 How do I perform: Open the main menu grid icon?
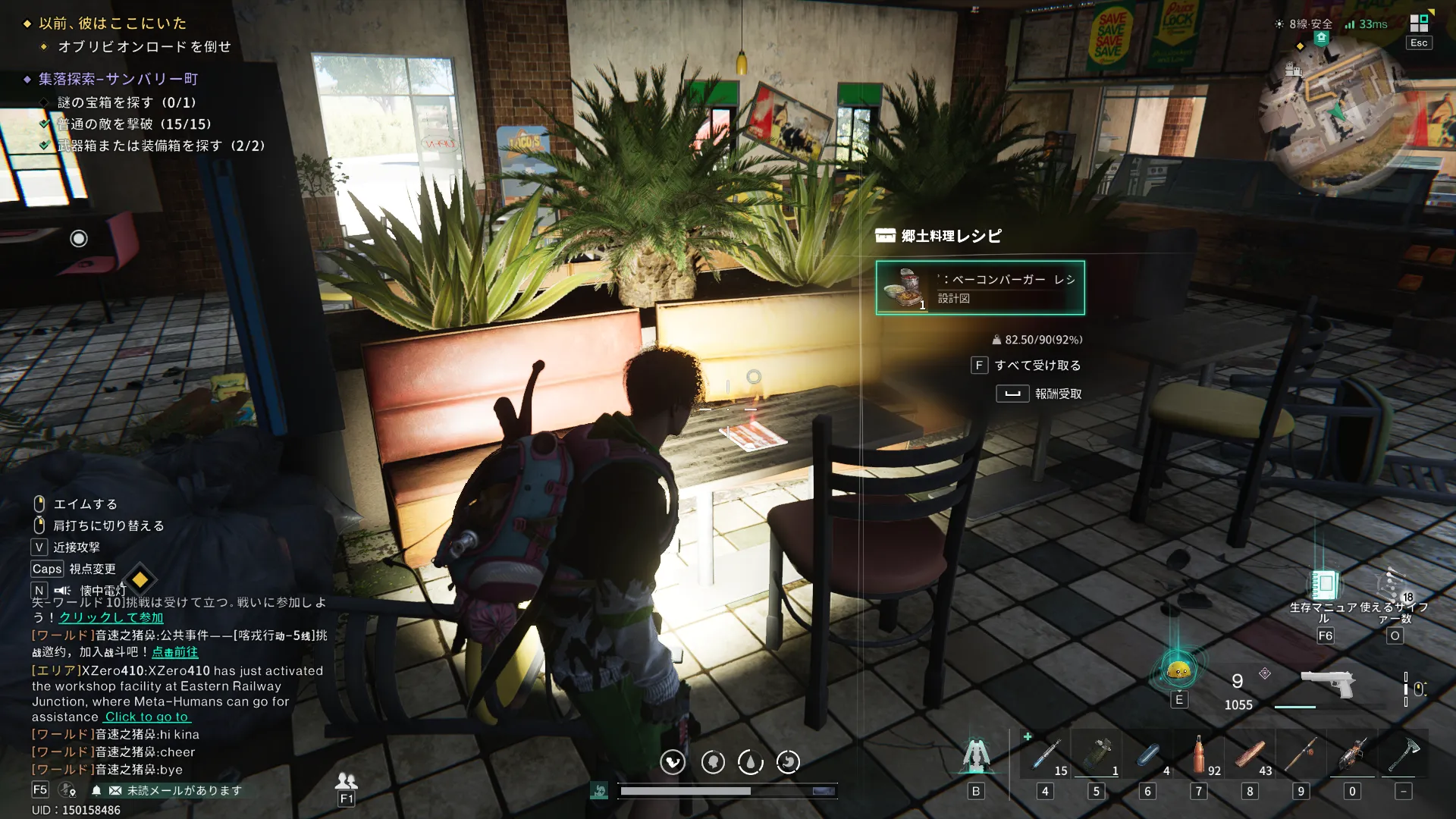pos(1418,23)
